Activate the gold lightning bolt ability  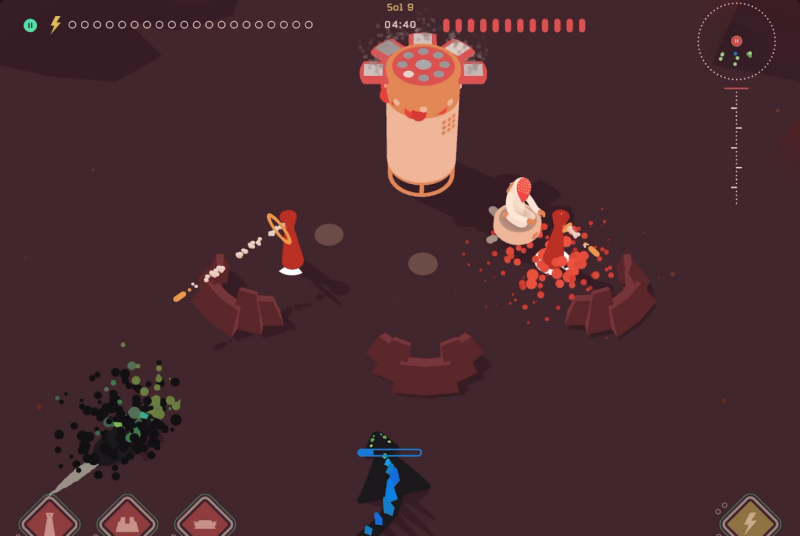pos(750,520)
